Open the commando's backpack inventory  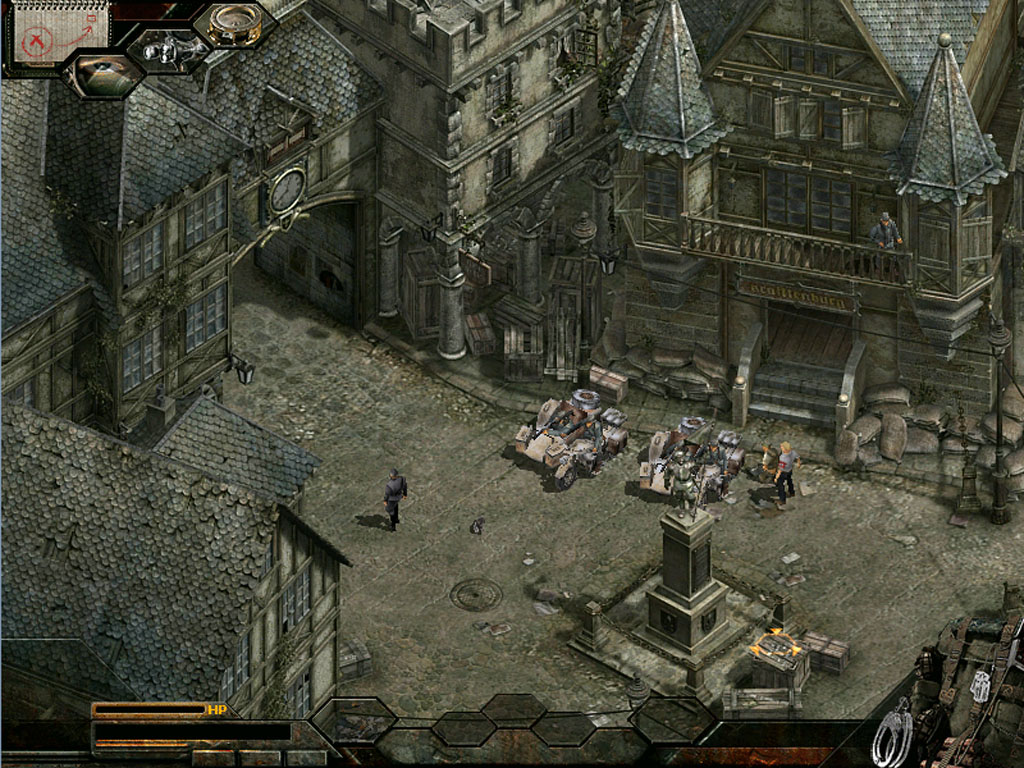click(975, 690)
